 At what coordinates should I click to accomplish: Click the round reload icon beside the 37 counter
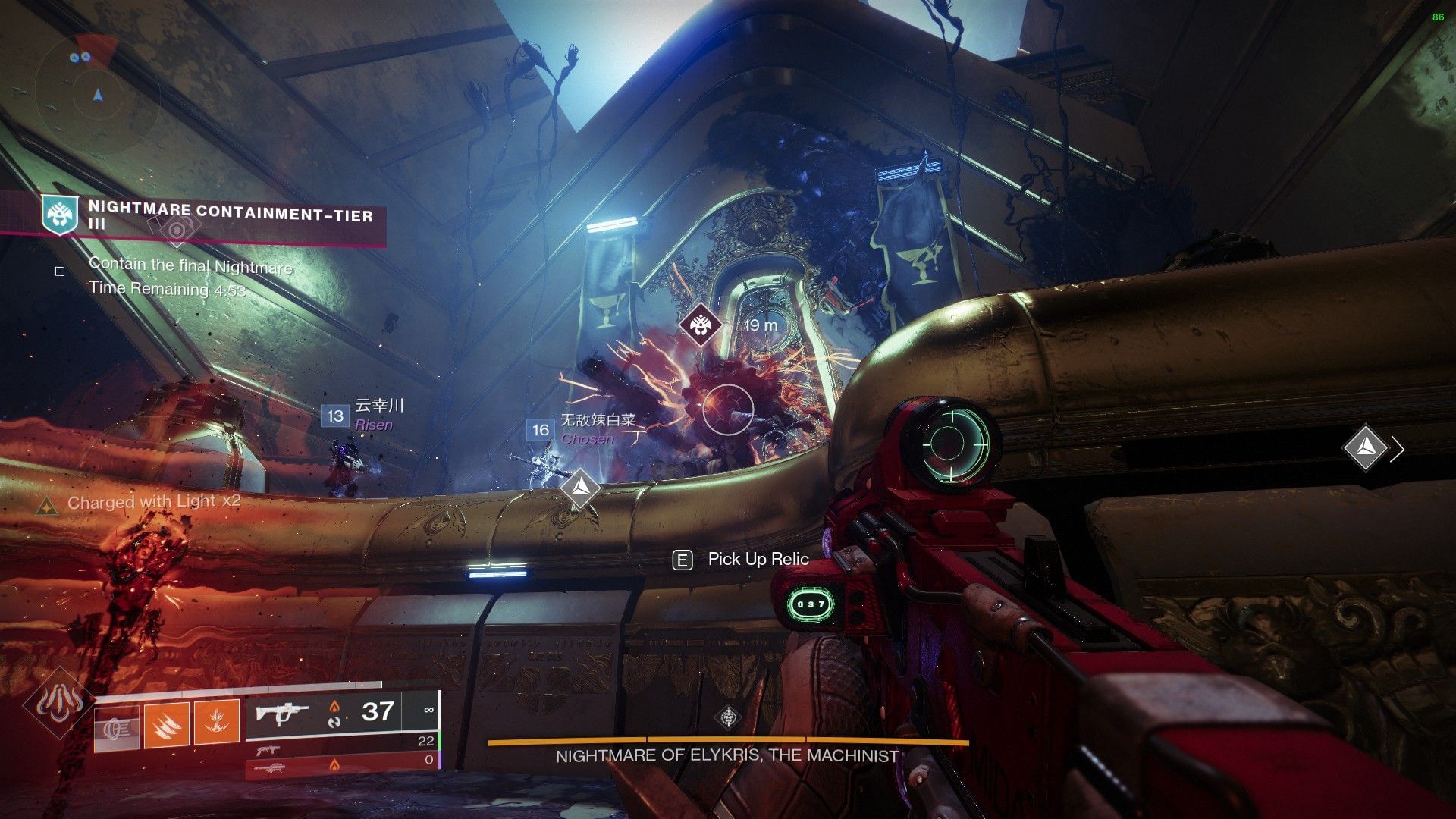click(334, 723)
